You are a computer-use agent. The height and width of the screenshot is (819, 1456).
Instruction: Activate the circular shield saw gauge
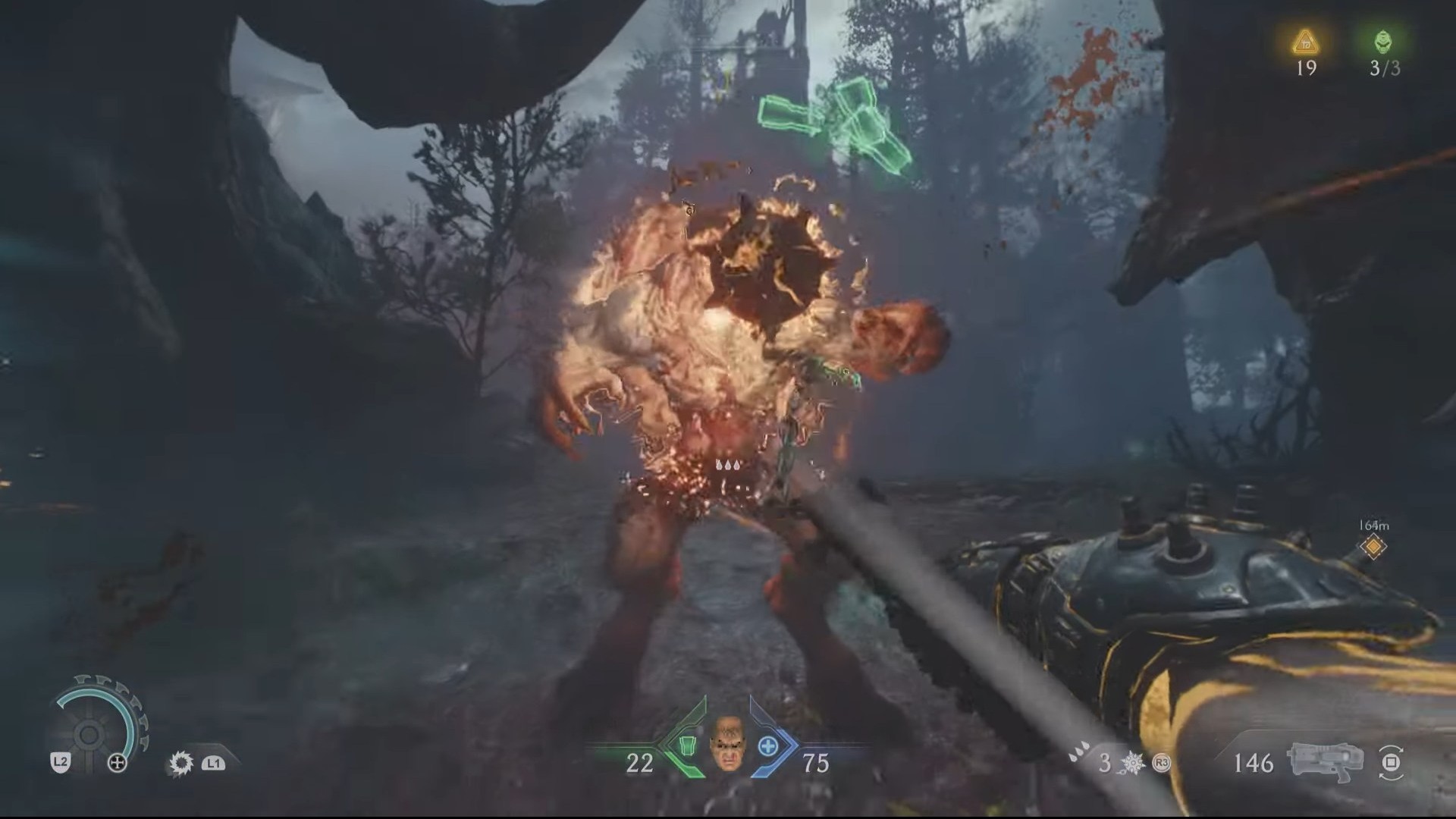[89, 733]
